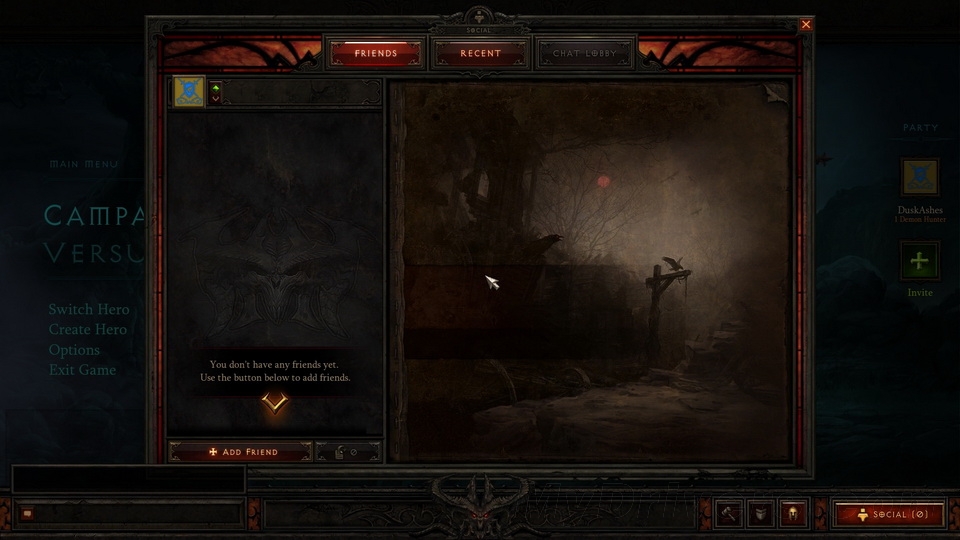
Task: Click your blue banner portrait in Social panel
Action: [x=190, y=92]
